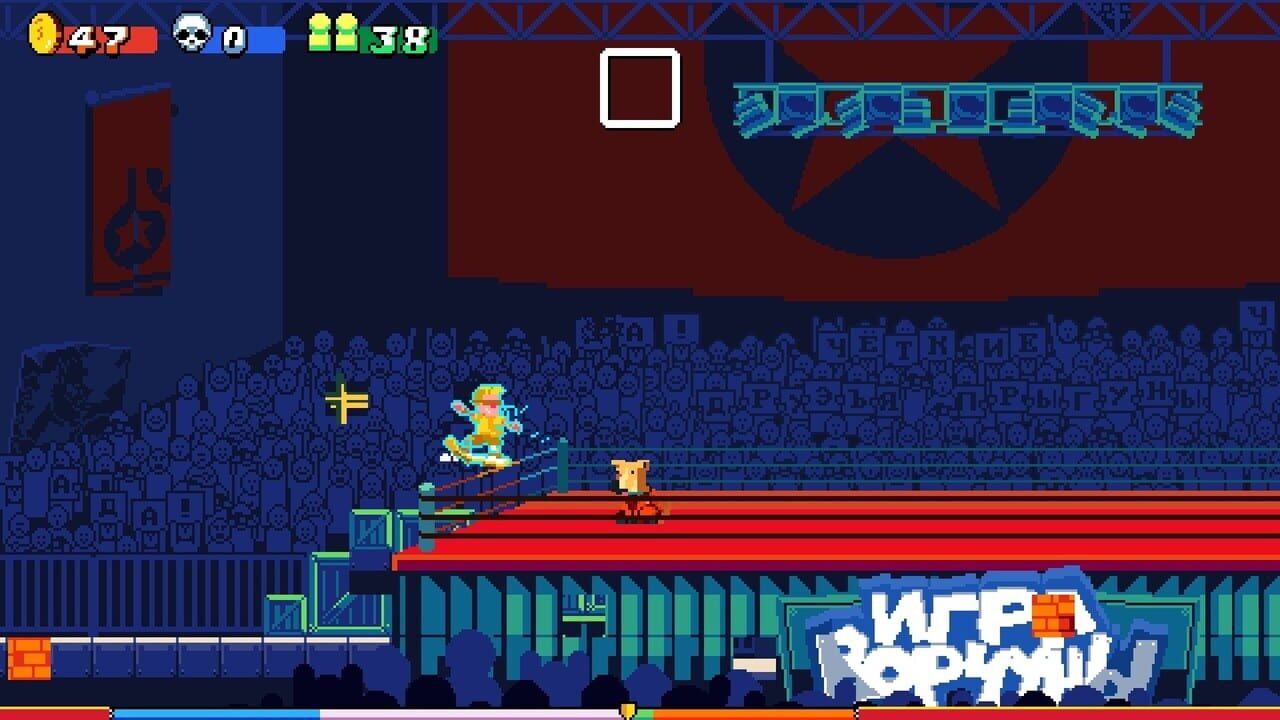Click the yellow marker on the progress bar
This screenshot has width=1280, height=720.
(x=628, y=709)
